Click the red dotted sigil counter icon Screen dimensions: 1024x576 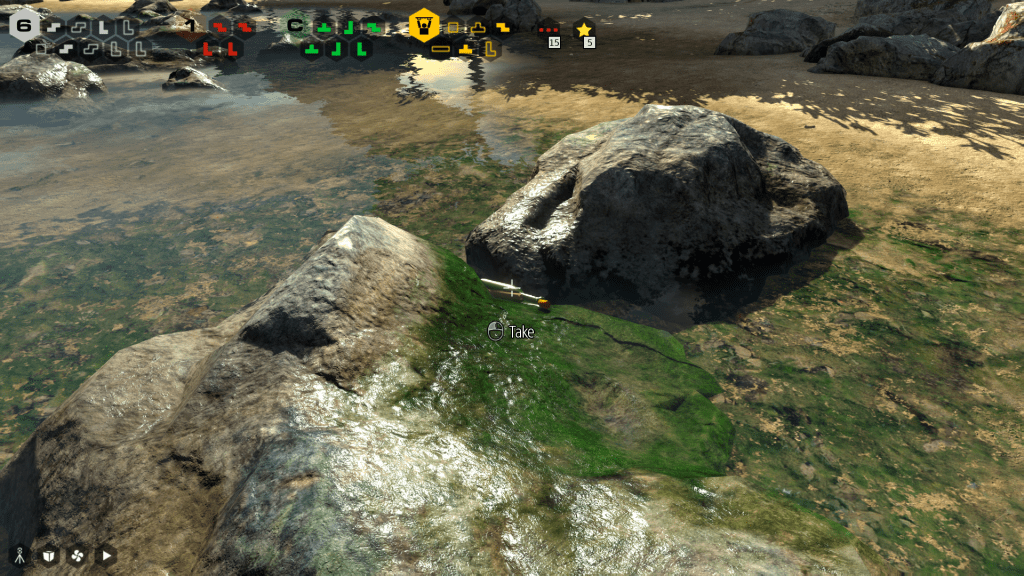click(x=547, y=30)
